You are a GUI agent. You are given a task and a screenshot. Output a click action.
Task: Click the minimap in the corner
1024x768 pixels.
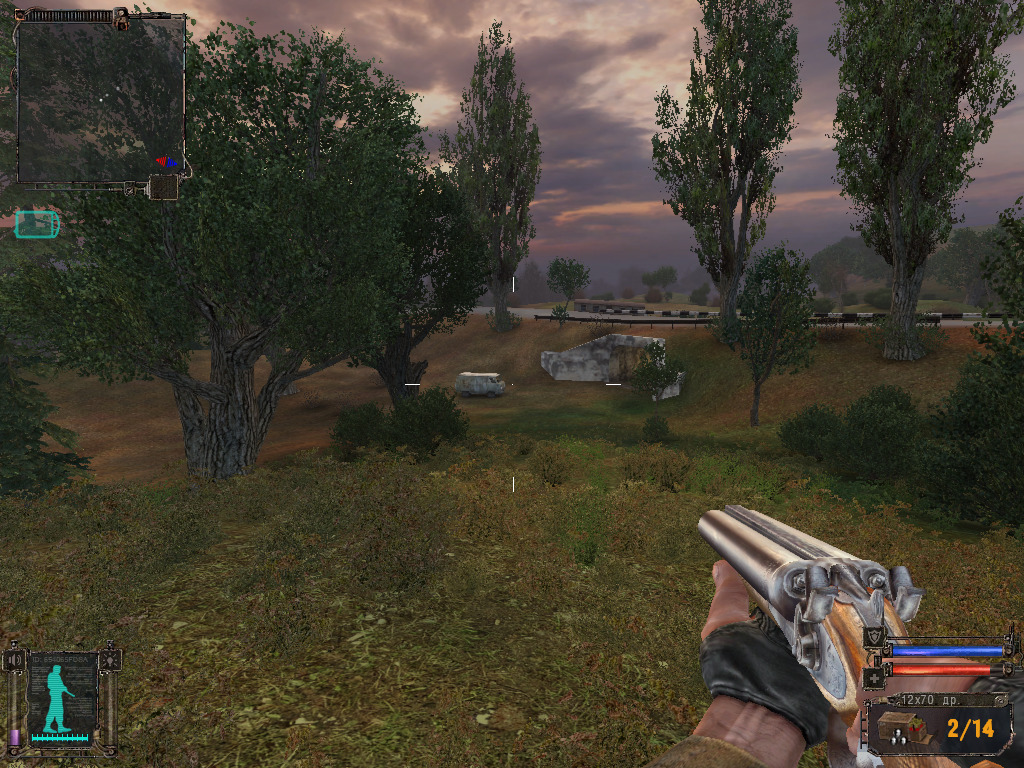click(100, 98)
